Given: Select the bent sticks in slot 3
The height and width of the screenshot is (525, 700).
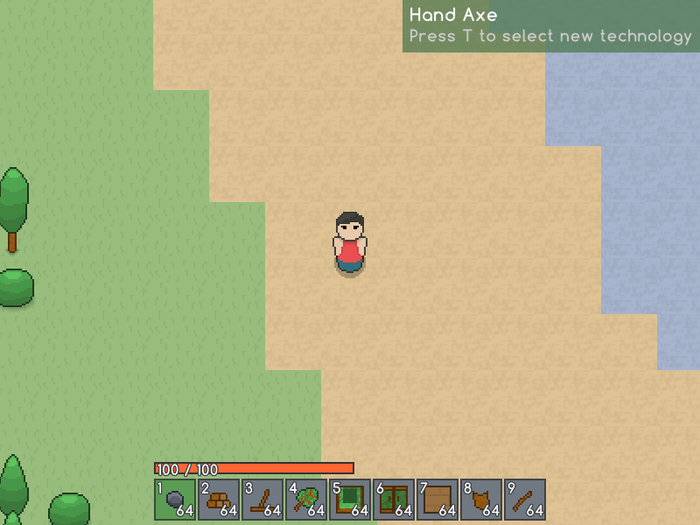Looking at the screenshot, I should (x=262, y=499).
